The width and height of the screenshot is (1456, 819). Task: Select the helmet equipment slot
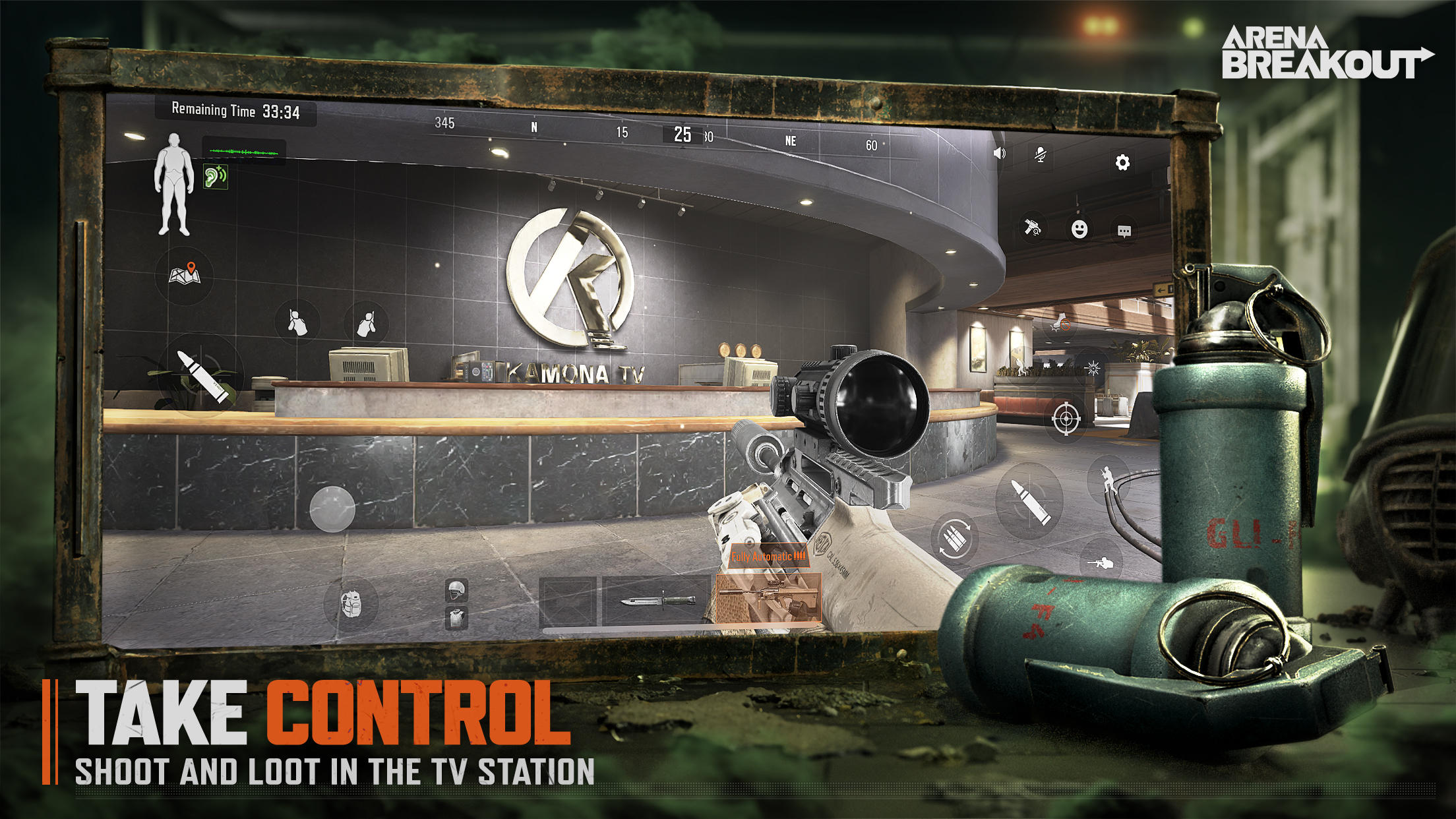click(x=456, y=590)
